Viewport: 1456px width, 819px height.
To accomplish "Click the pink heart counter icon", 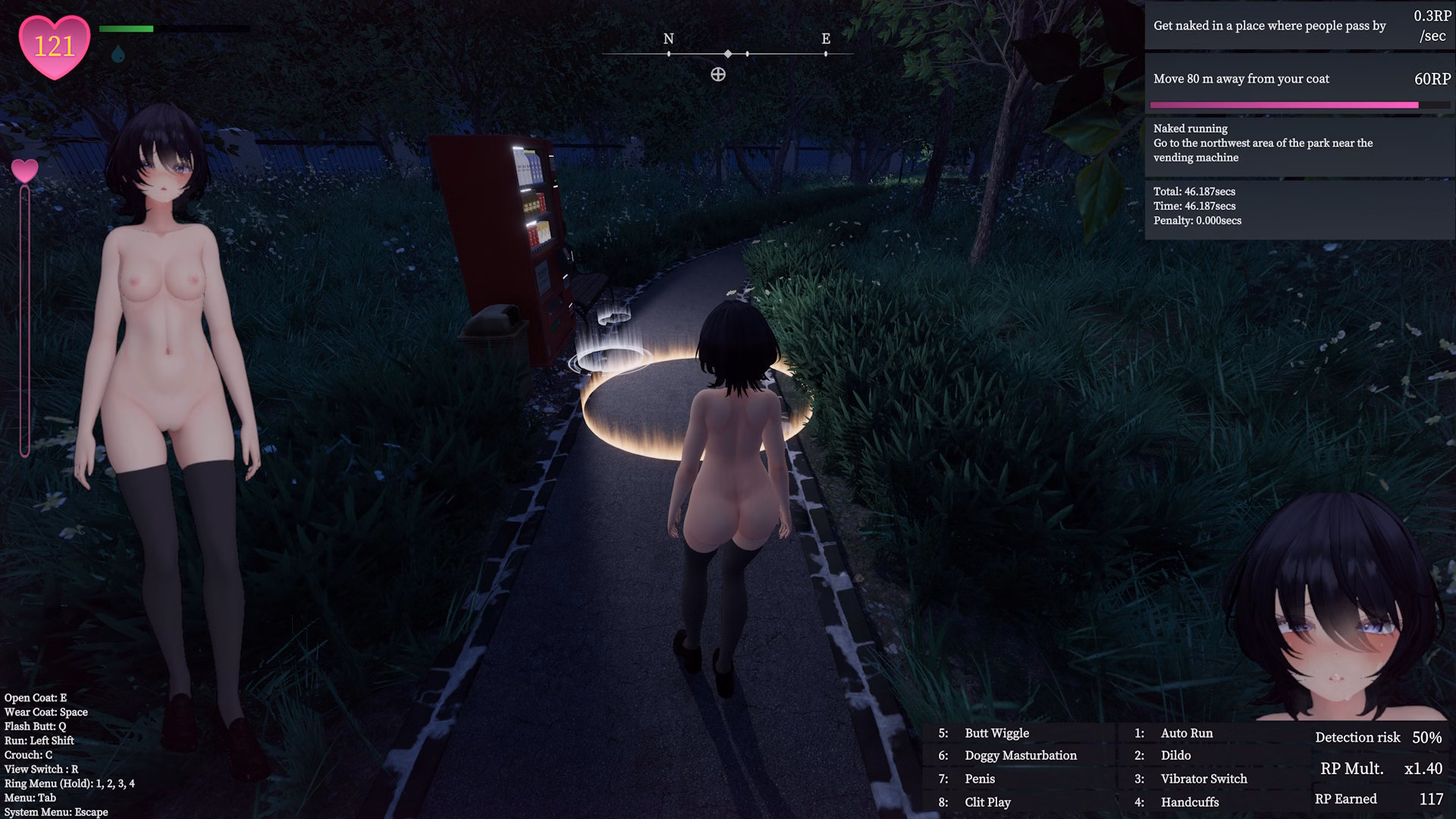I will pos(54,47).
